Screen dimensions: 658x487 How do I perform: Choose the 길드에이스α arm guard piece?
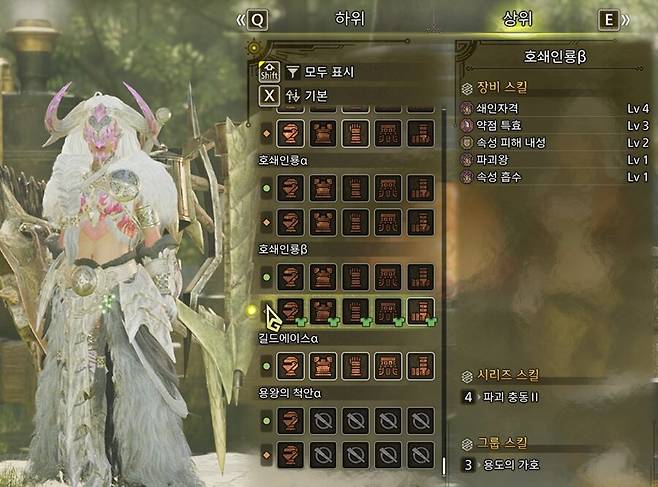click(356, 366)
